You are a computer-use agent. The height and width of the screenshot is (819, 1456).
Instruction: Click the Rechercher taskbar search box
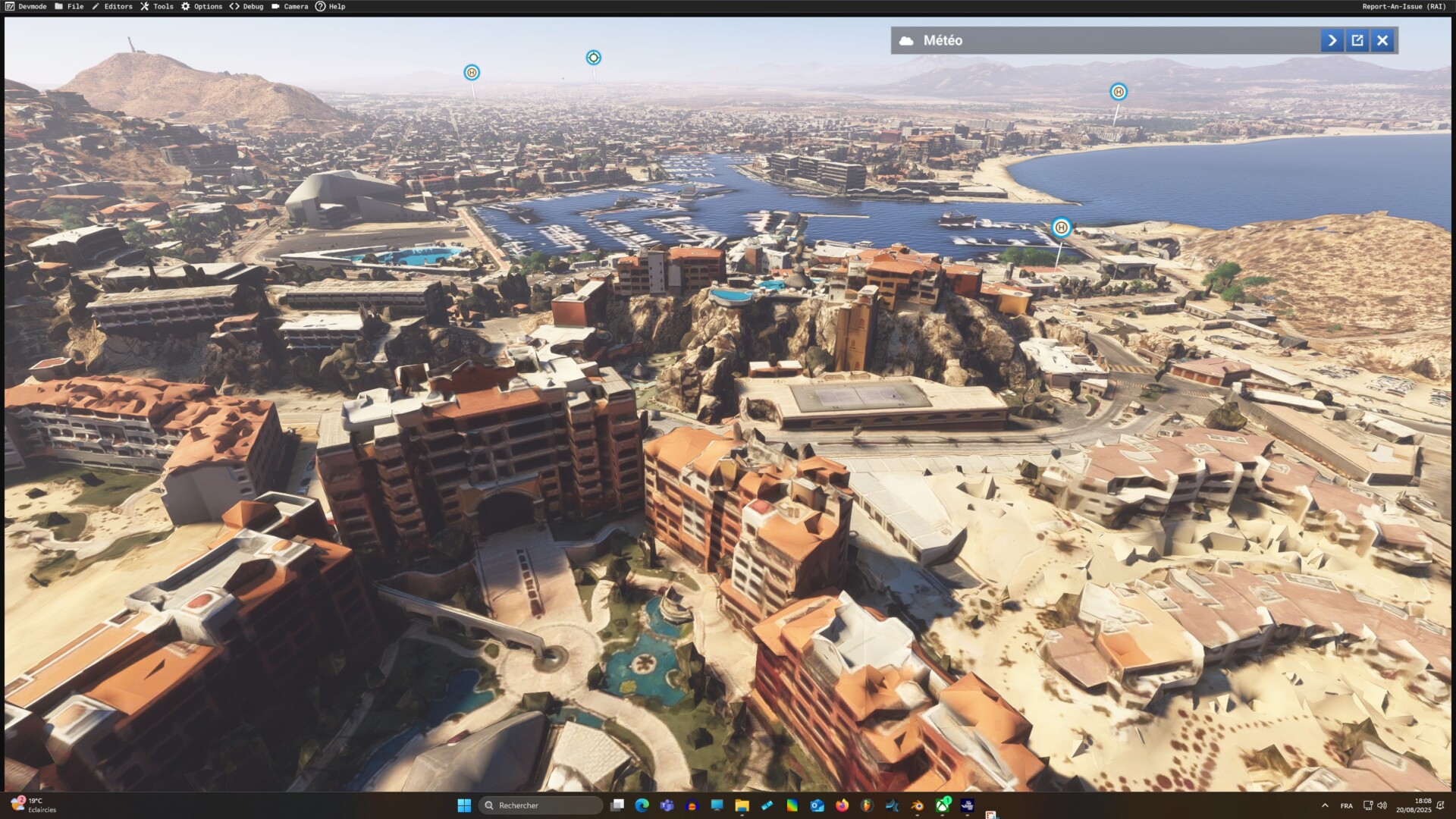click(x=541, y=805)
